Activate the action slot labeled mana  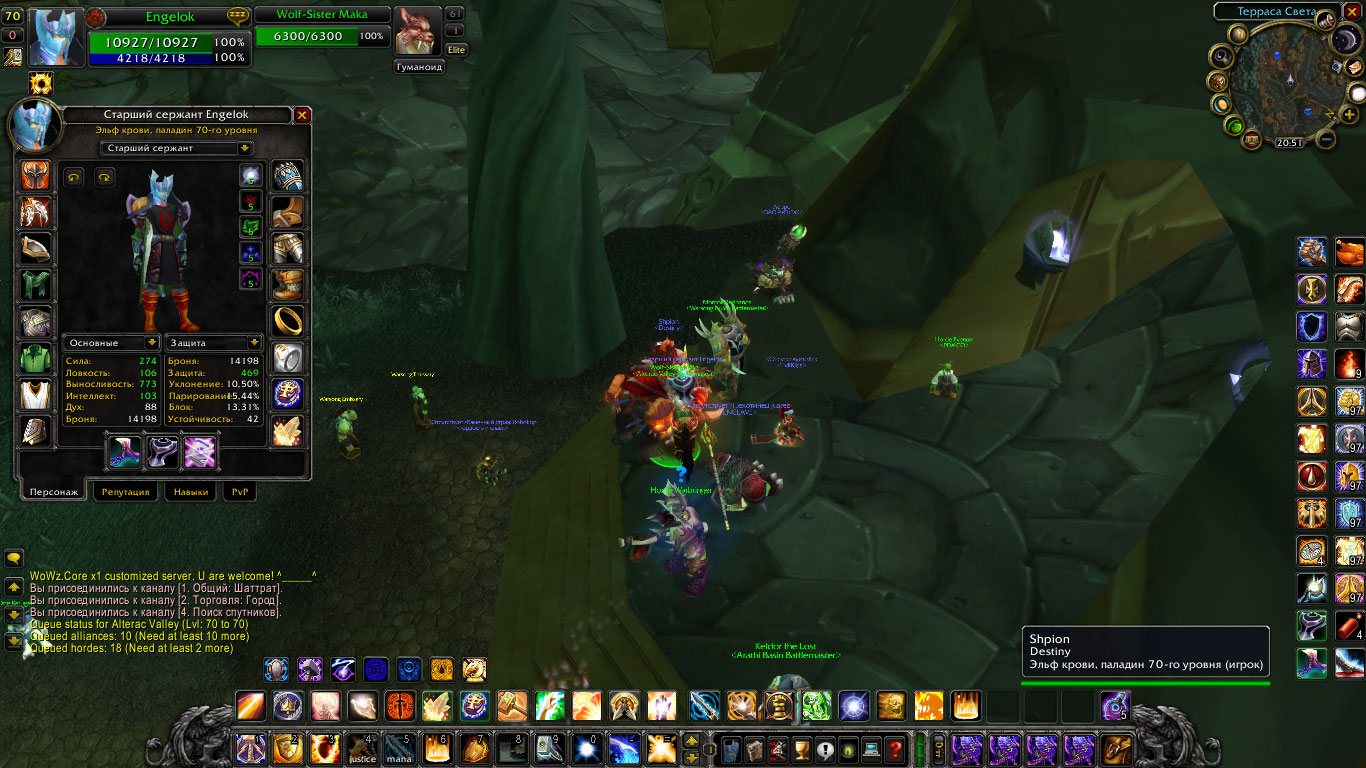click(399, 749)
